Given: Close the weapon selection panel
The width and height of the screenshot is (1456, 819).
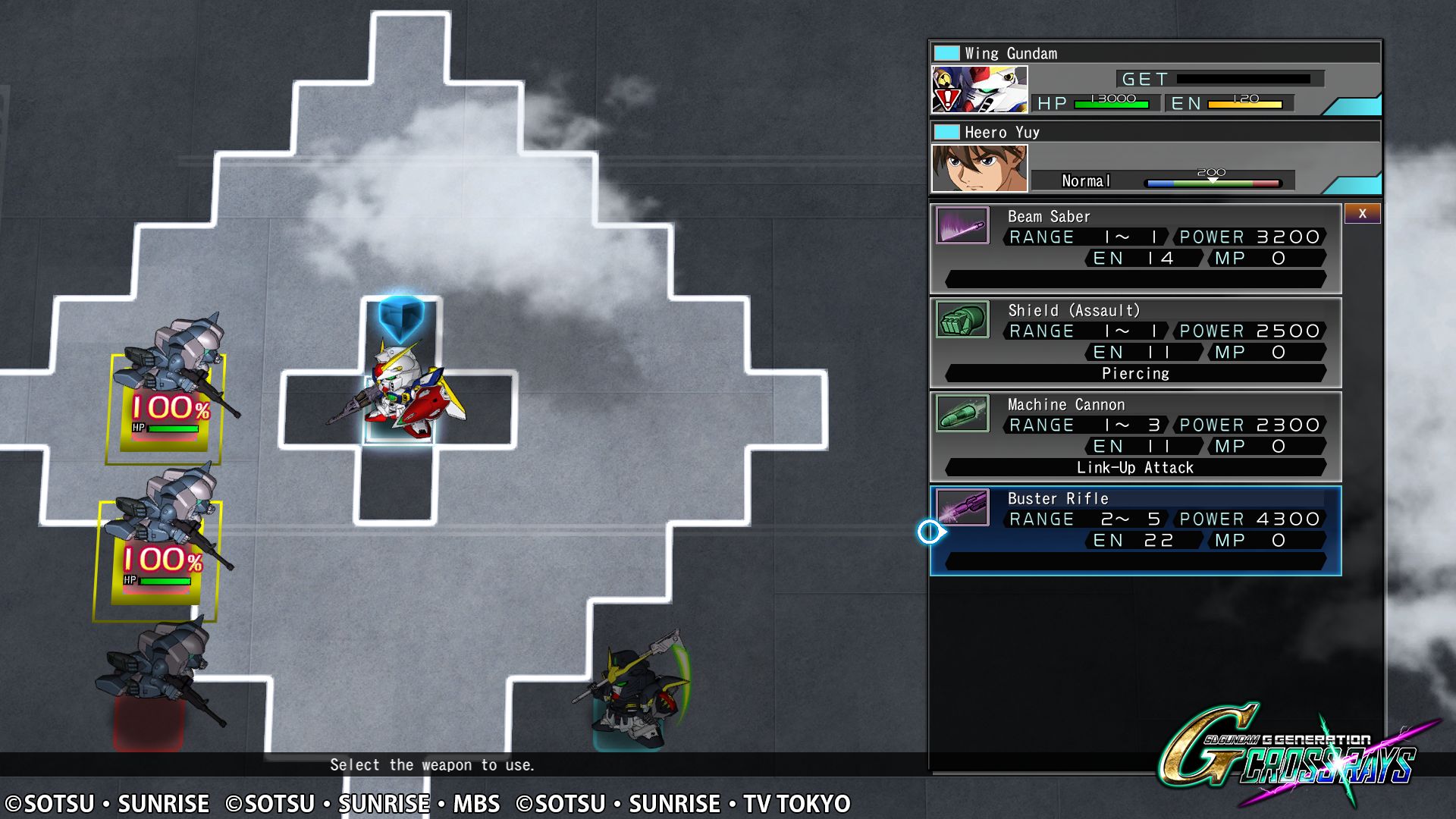Looking at the screenshot, I should pyautogui.click(x=1362, y=214).
